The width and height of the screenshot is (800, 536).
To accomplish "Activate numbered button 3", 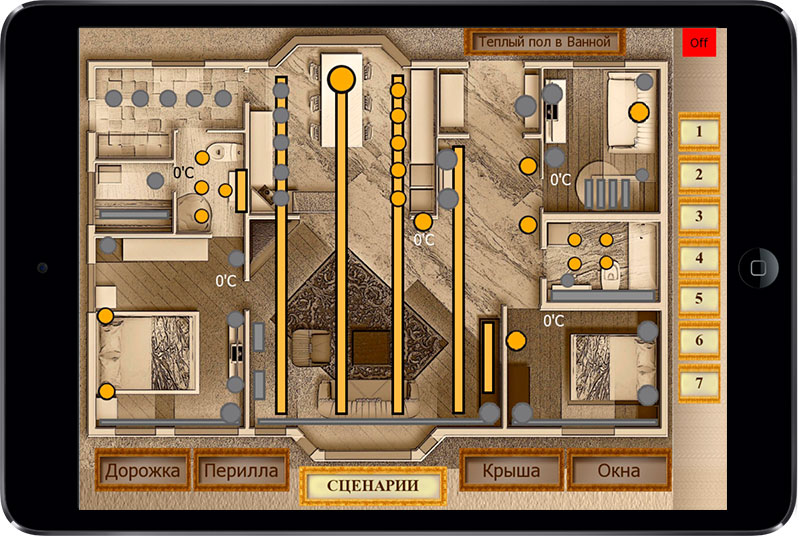I will [699, 216].
